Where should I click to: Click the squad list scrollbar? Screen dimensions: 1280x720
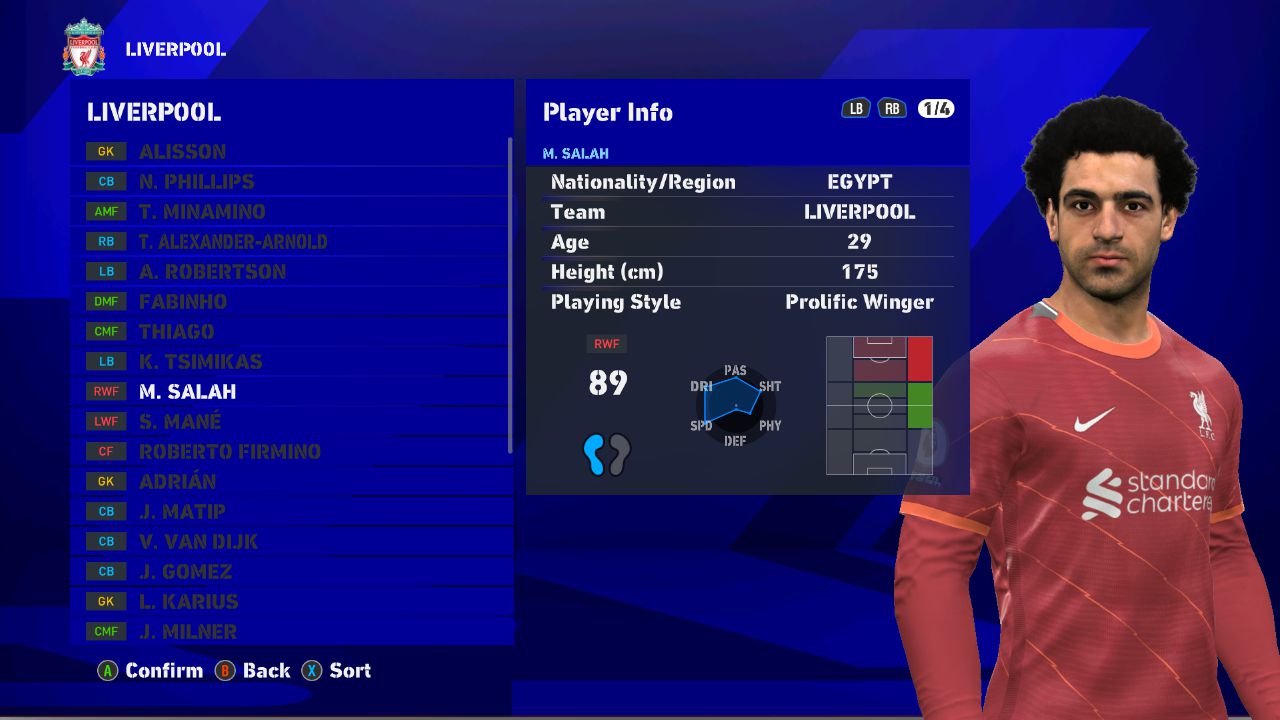coord(510,295)
